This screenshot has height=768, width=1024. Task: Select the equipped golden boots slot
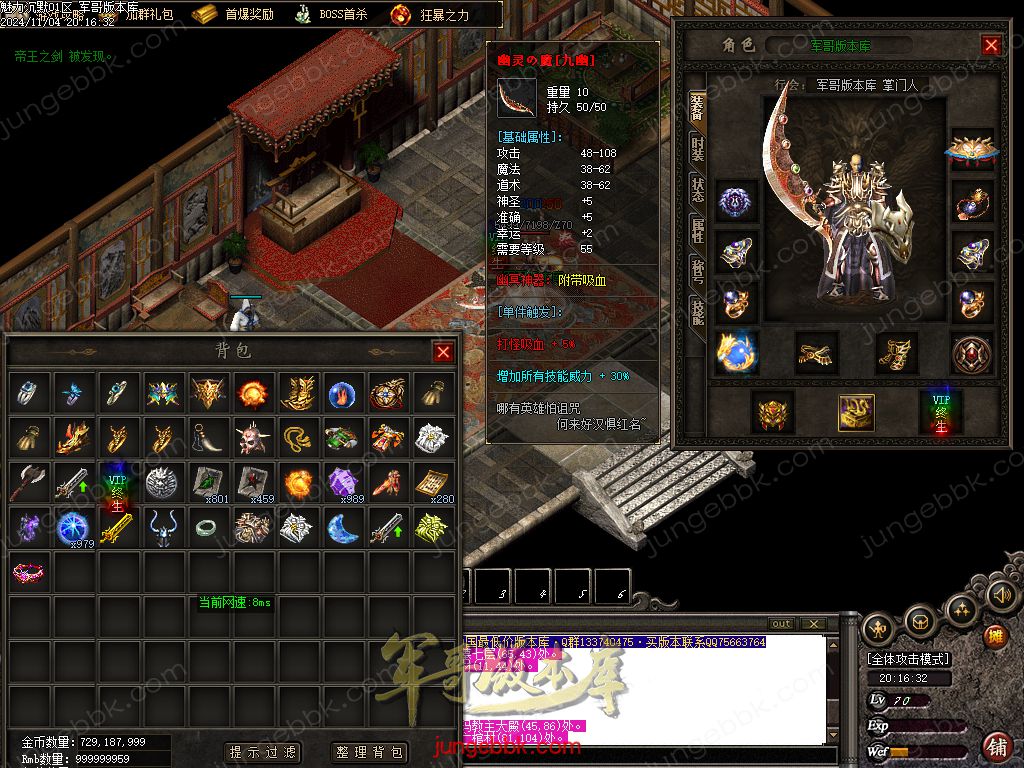click(897, 352)
